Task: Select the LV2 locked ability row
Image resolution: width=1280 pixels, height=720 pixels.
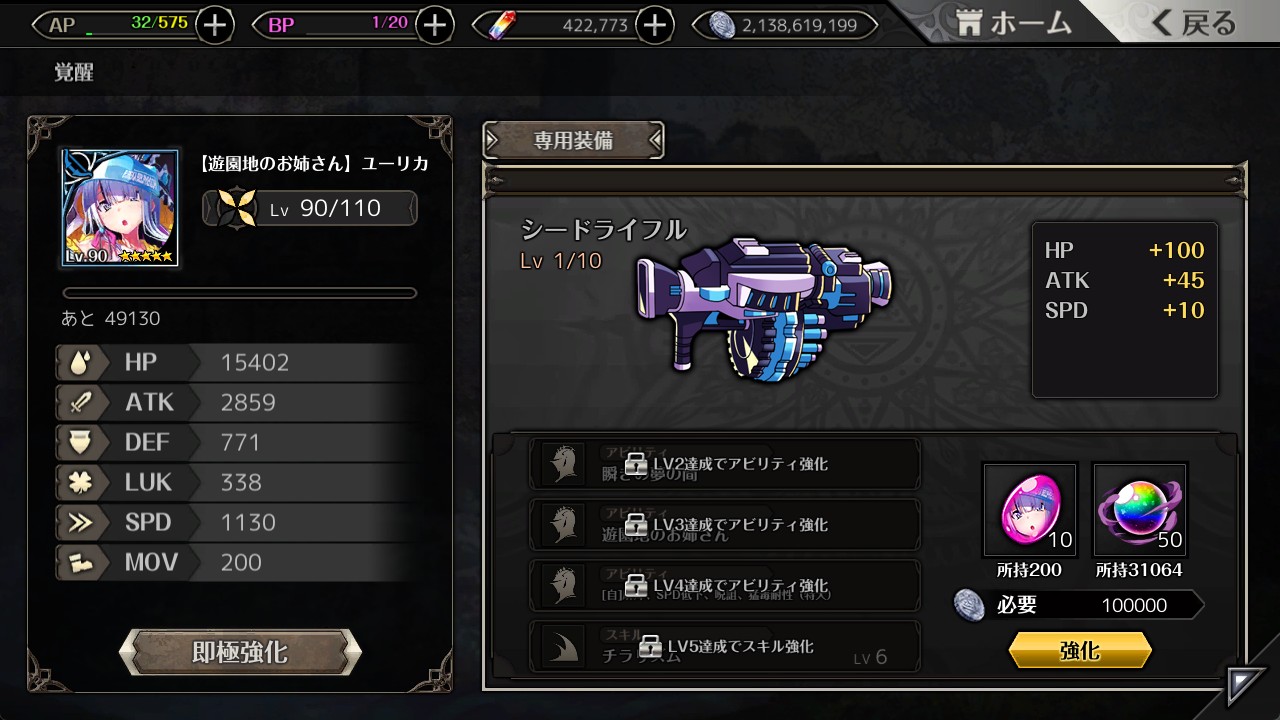Action: (725, 465)
